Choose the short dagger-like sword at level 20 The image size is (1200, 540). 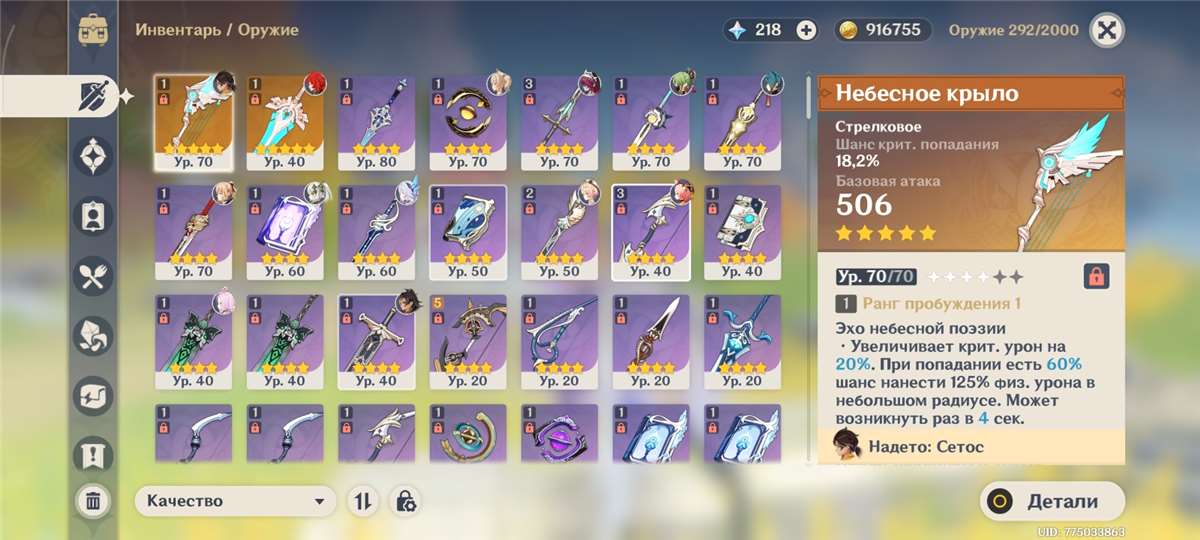pos(651,340)
